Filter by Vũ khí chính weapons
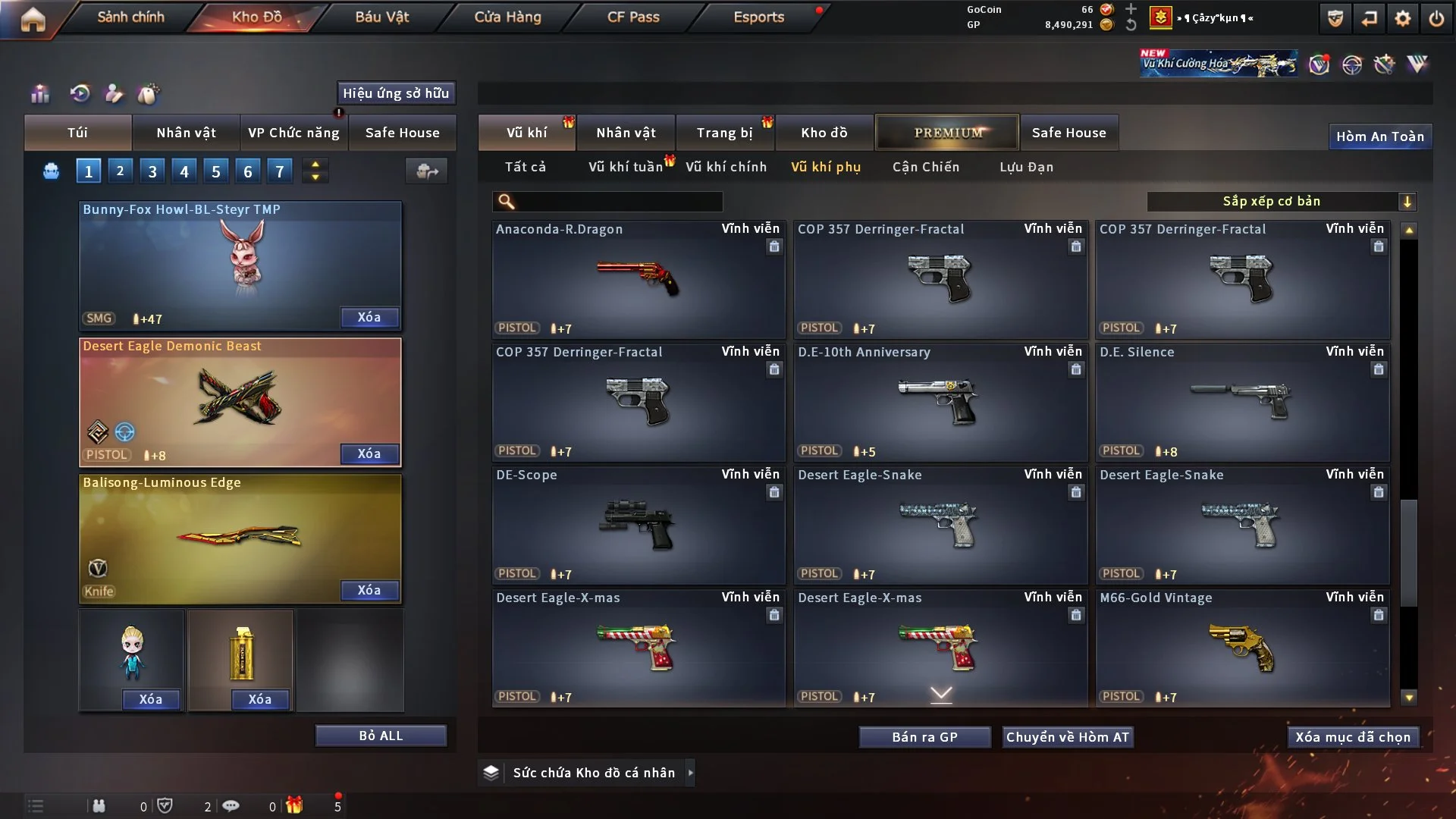This screenshot has height=819, width=1456. click(726, 167)
